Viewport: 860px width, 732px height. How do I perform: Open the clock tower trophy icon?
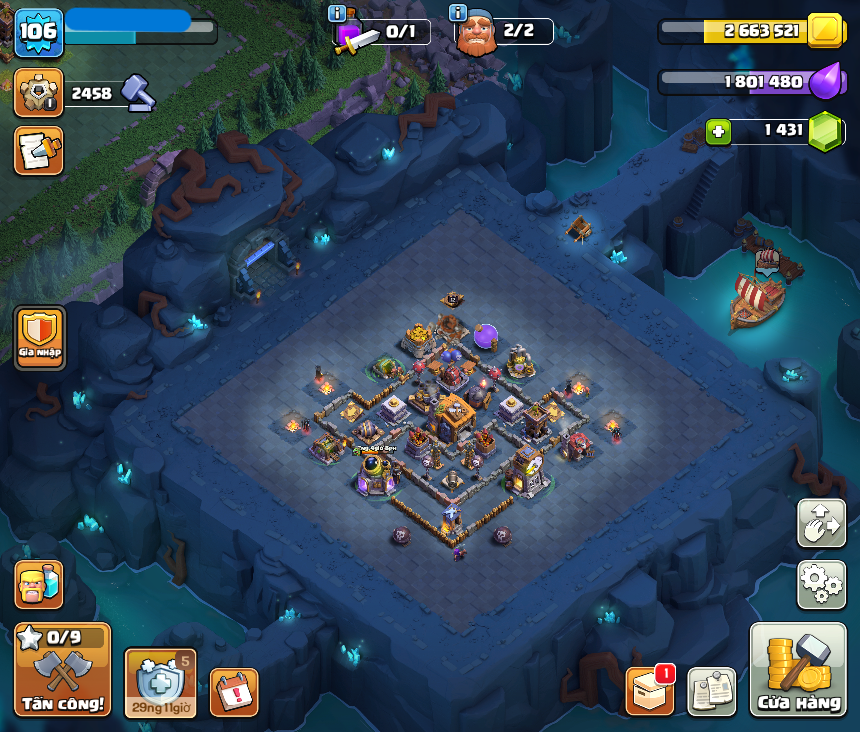(x=39, y=93)
